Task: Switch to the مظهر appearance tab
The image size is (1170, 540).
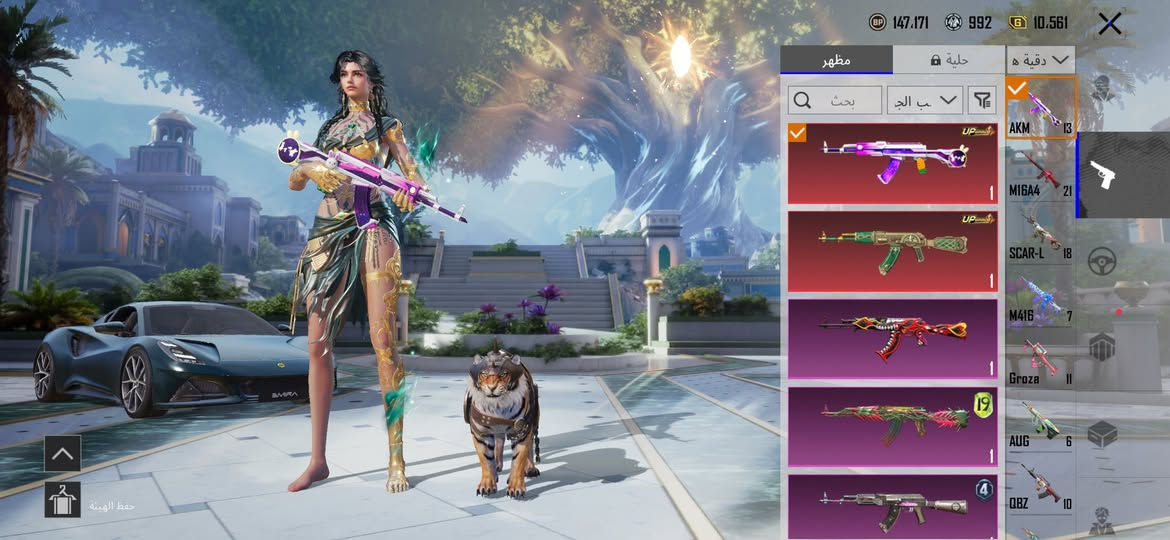Action: point(836,60)
